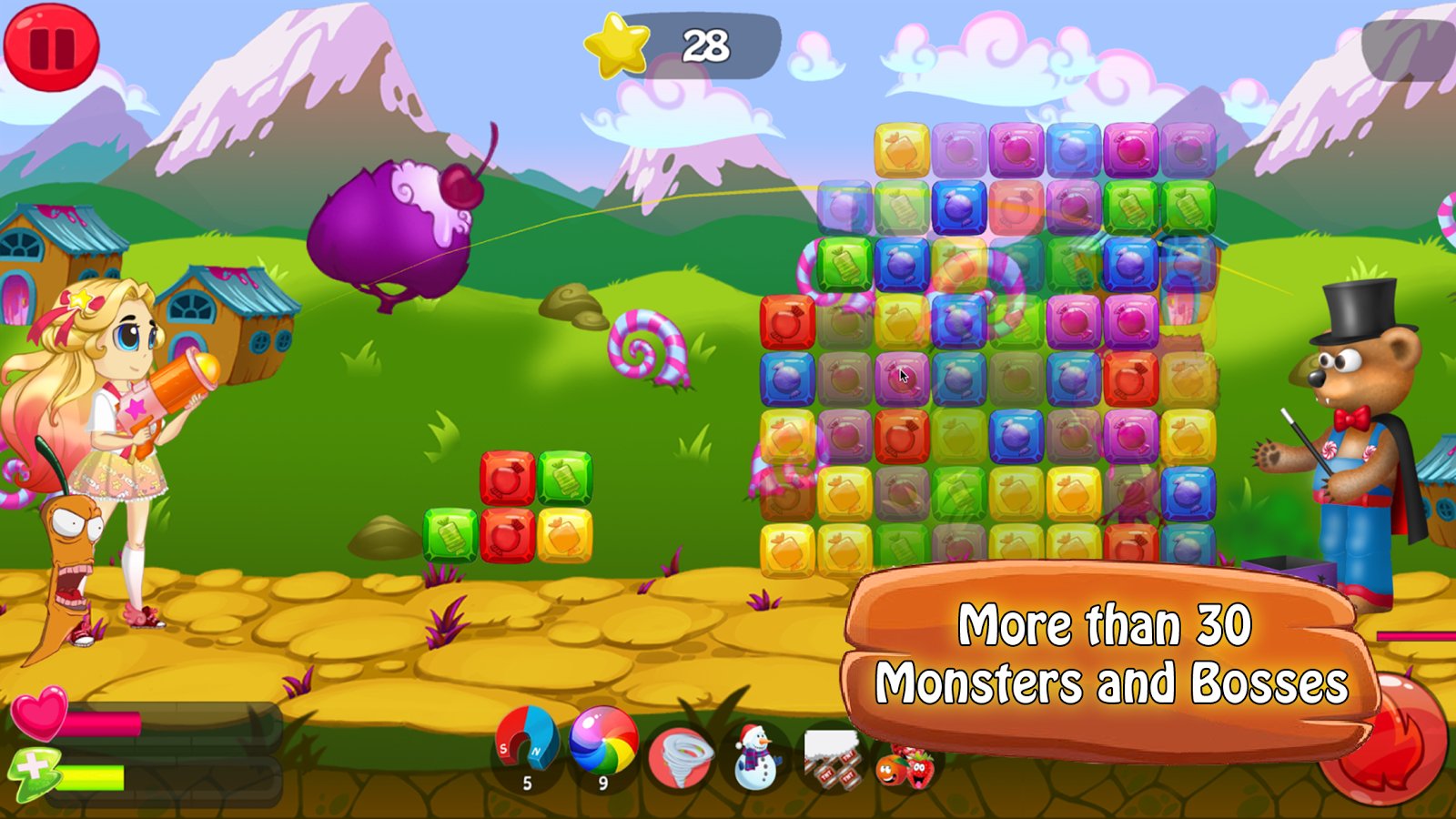This screenshot has height=819, width=1456.
Task: Pause the game with the red button
Action: coord(51,47)
